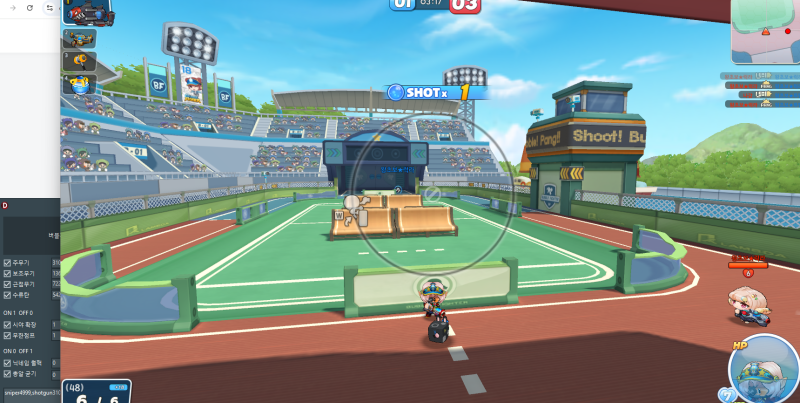The width and height of the screenshot is (800, 403).
Task: Toggle the 시야 확장 checkbox
Action: [7, 325]
